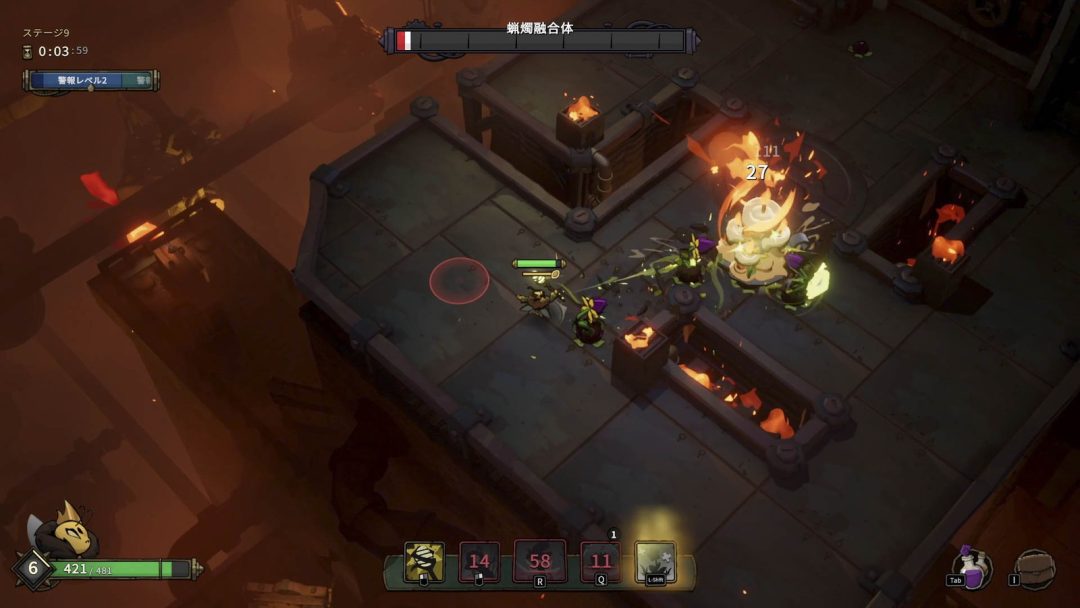Trigger the ability showing 58 cooldown
Image resolution: width=1080 pixels, height=608 pixels.
[539, 561]
